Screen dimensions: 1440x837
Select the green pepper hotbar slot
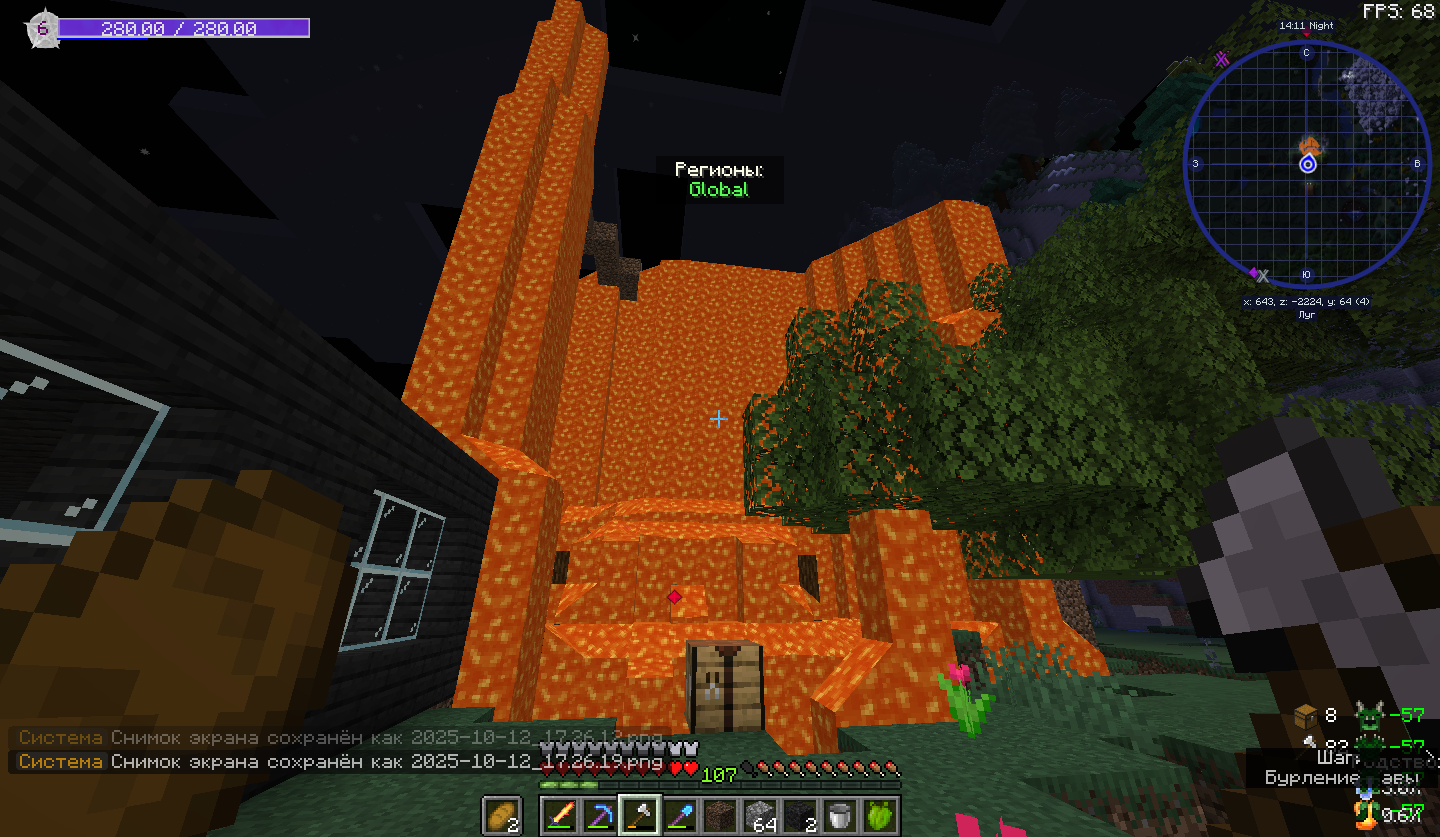click(879, 815)
